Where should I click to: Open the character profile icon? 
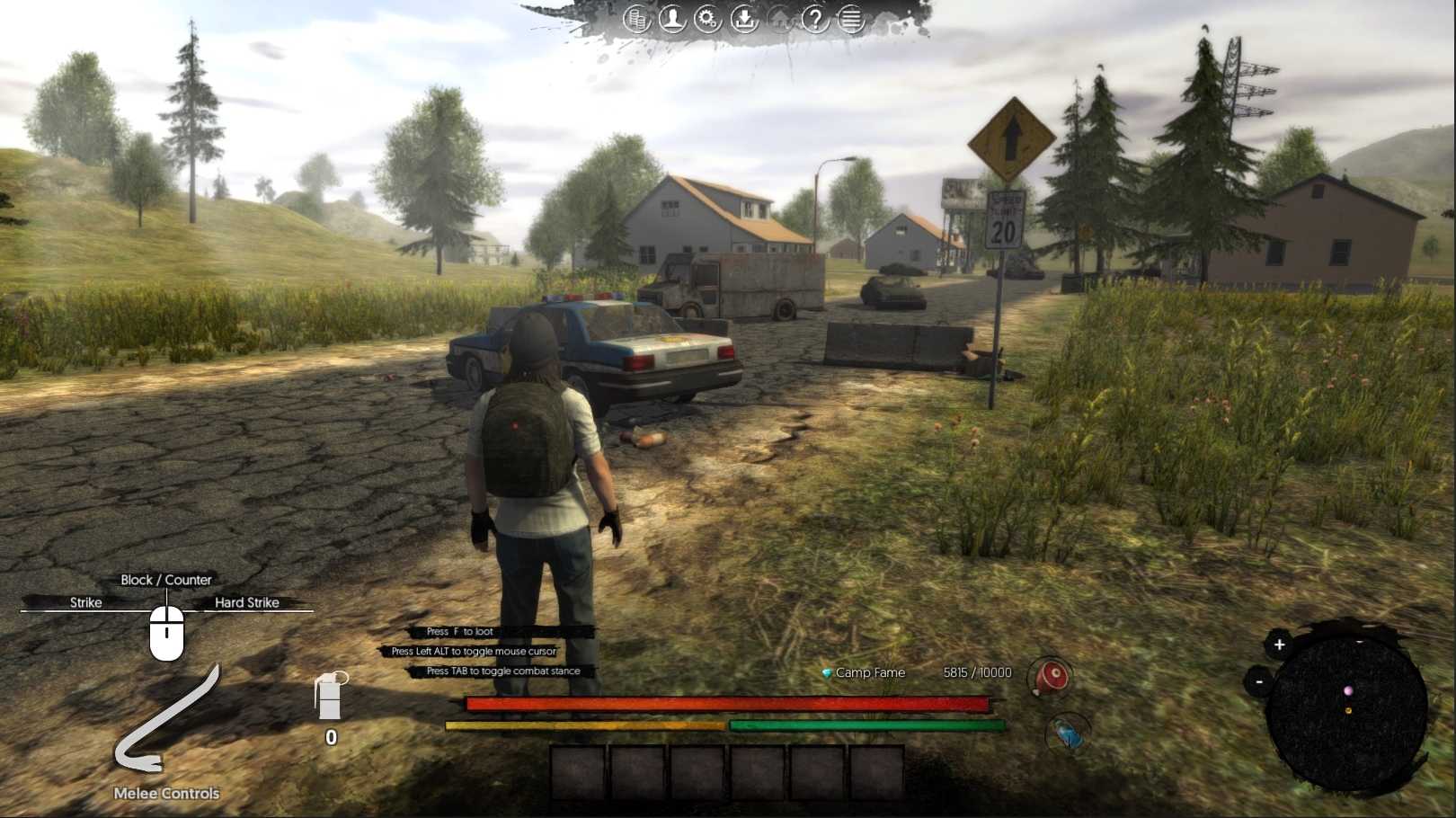pyautogui.click(x=672, y=19)
